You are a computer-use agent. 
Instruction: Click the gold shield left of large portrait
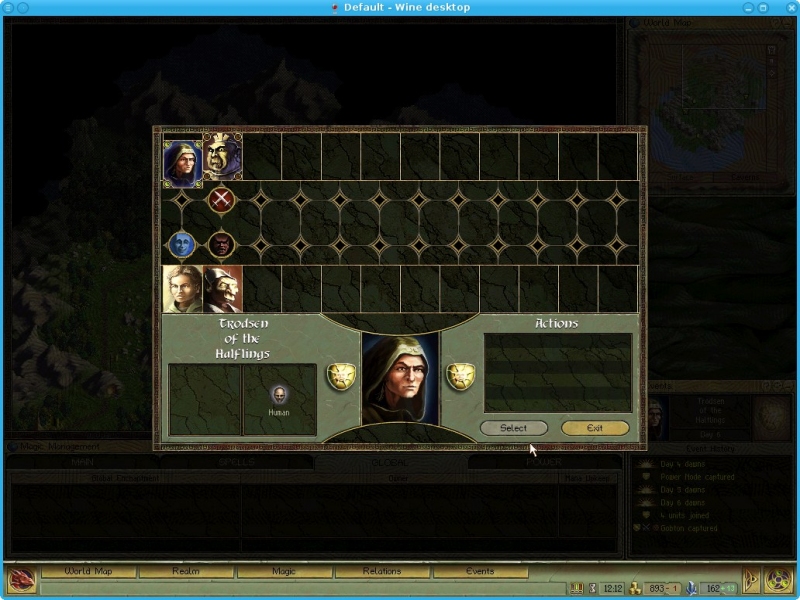341,377
